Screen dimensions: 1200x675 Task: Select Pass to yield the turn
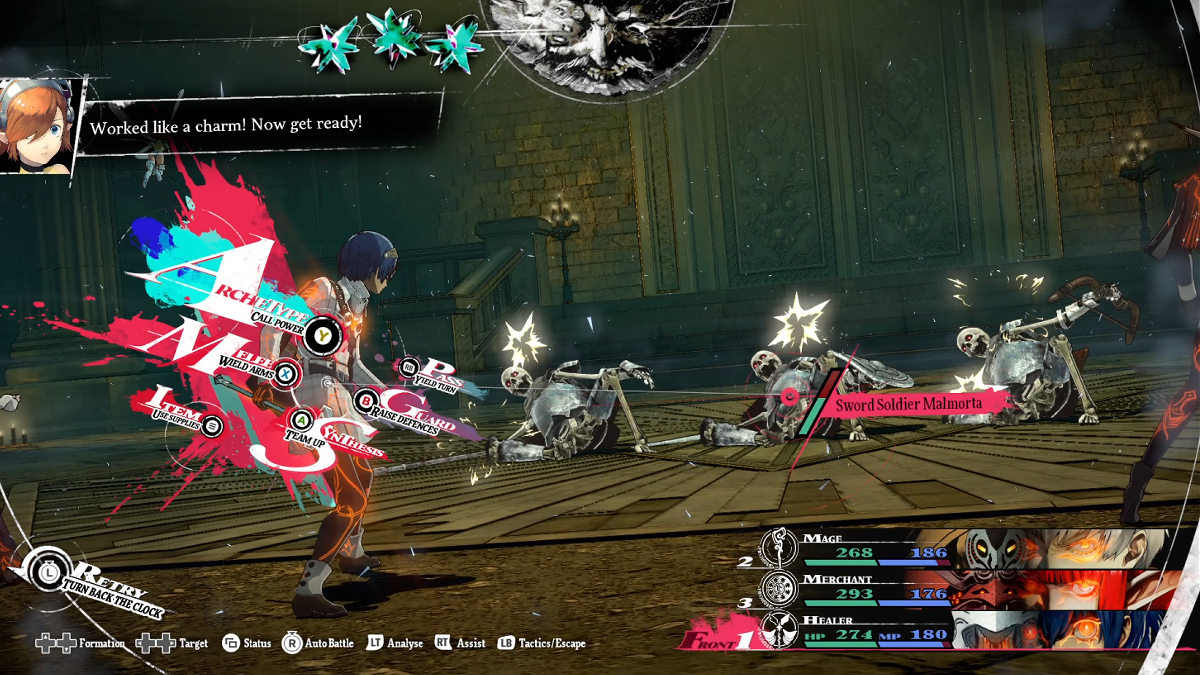point(409,369)
